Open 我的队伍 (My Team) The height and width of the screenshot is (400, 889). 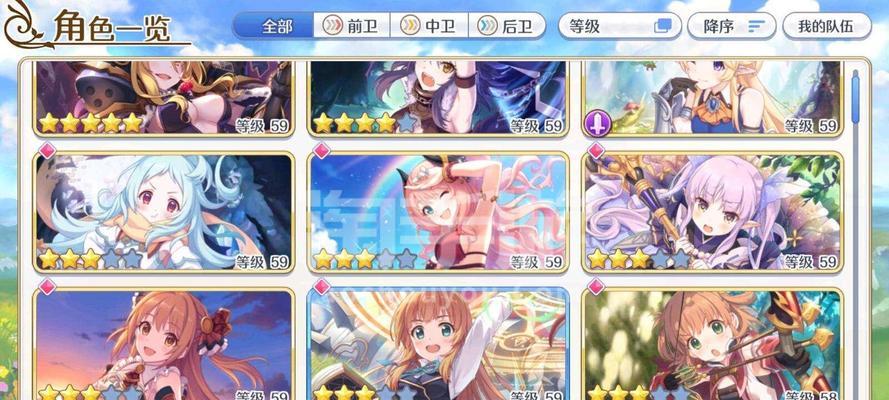click(x=826, y=26)
